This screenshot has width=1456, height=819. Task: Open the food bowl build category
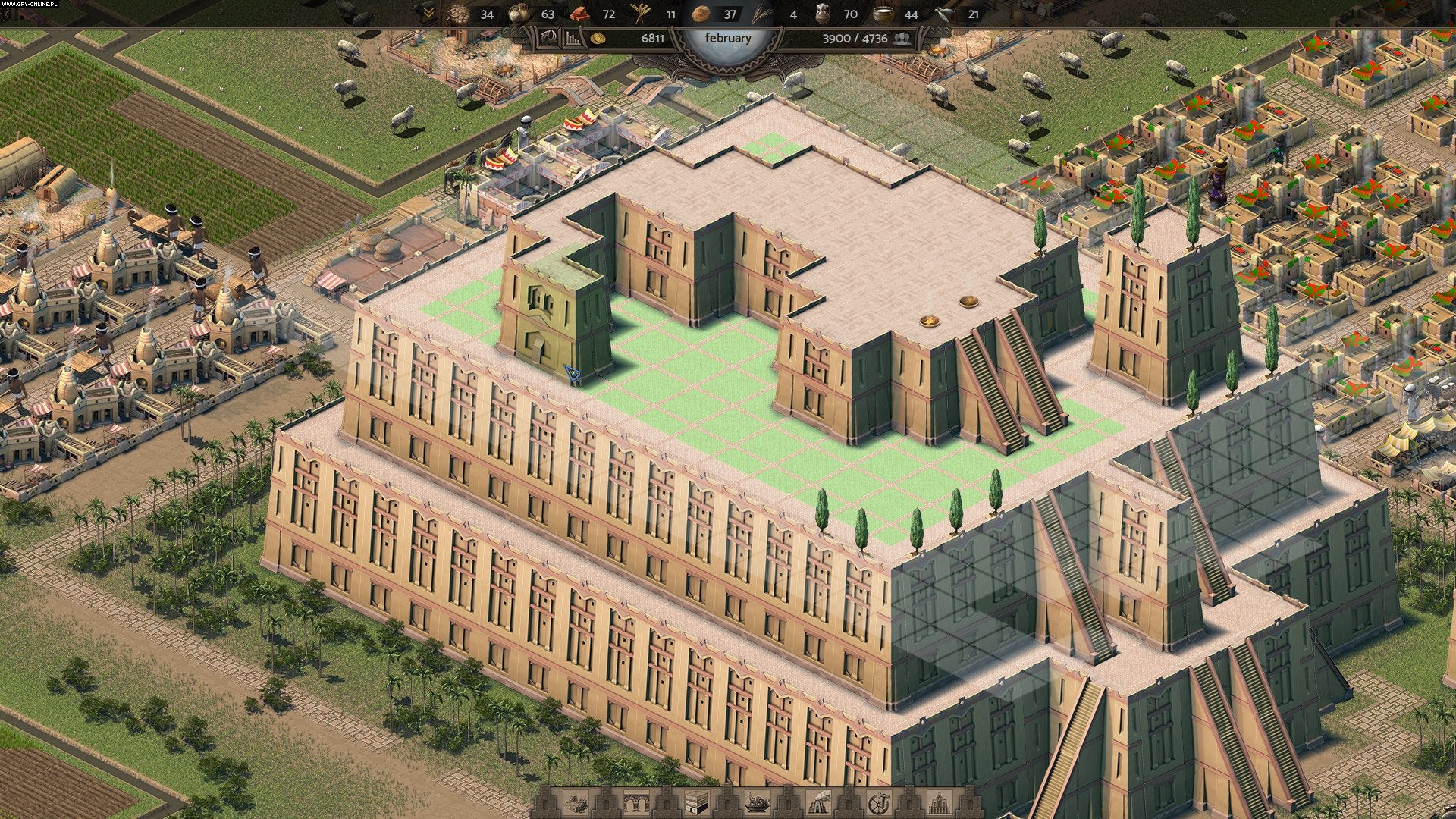(758, 803)
